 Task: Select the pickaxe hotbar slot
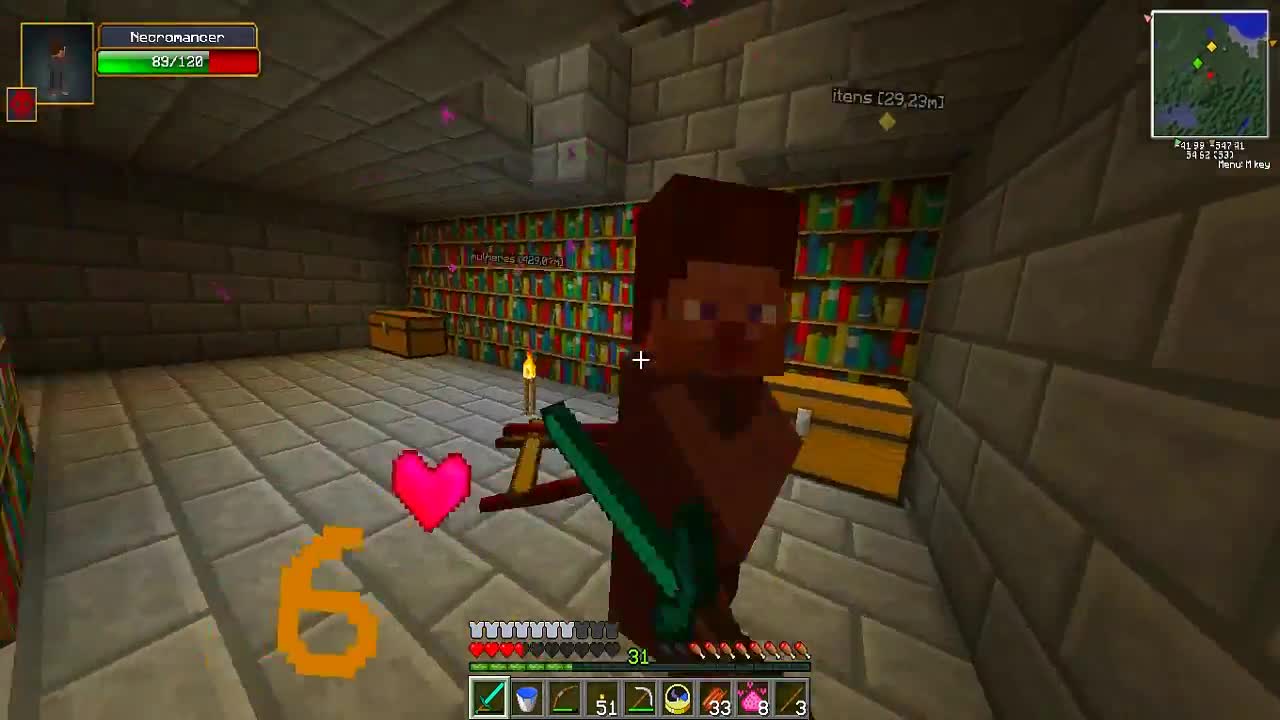point(641,698)
